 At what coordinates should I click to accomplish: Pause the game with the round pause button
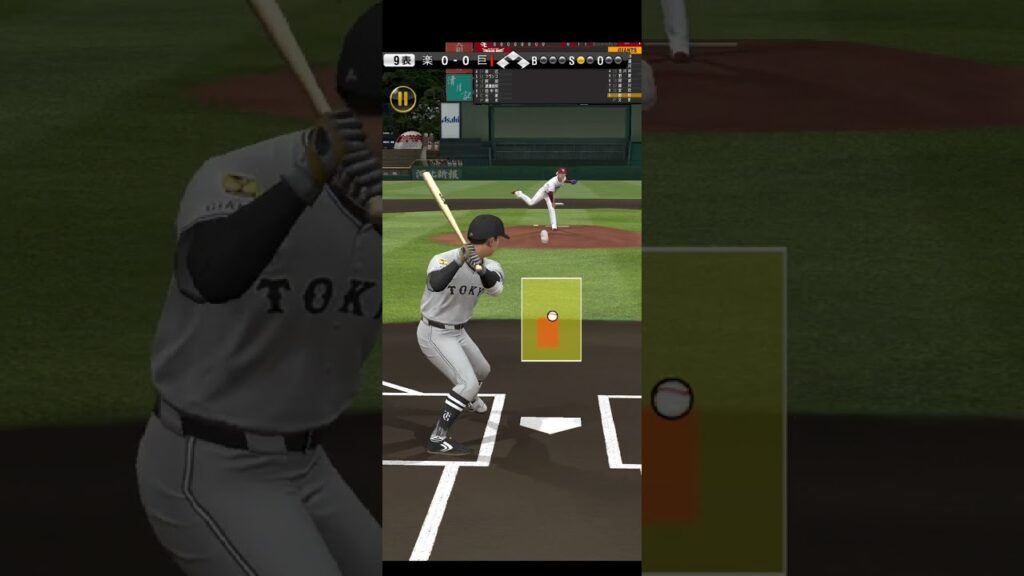(x=403, y=98)
